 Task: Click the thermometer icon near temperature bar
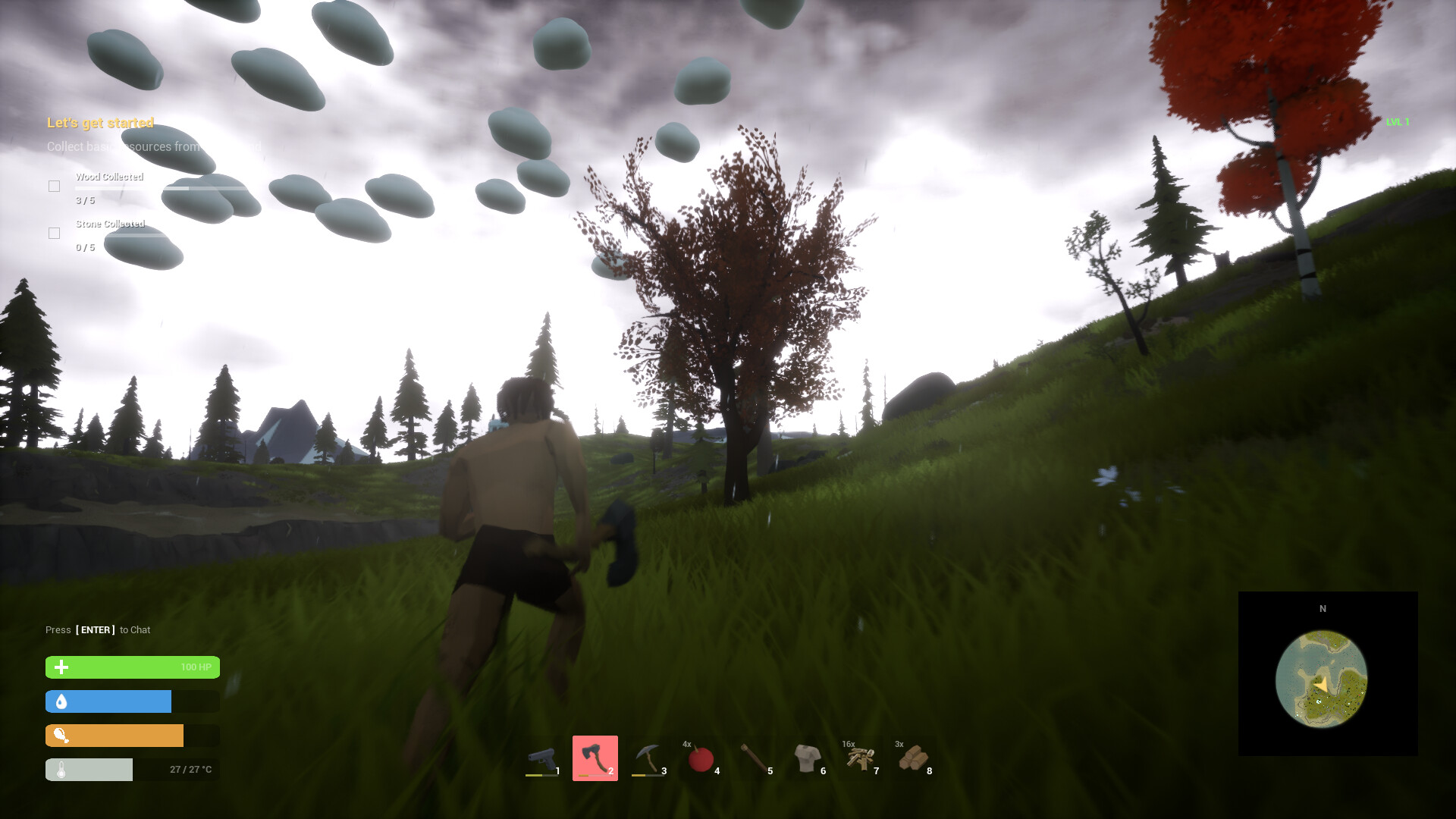point(60,770)
